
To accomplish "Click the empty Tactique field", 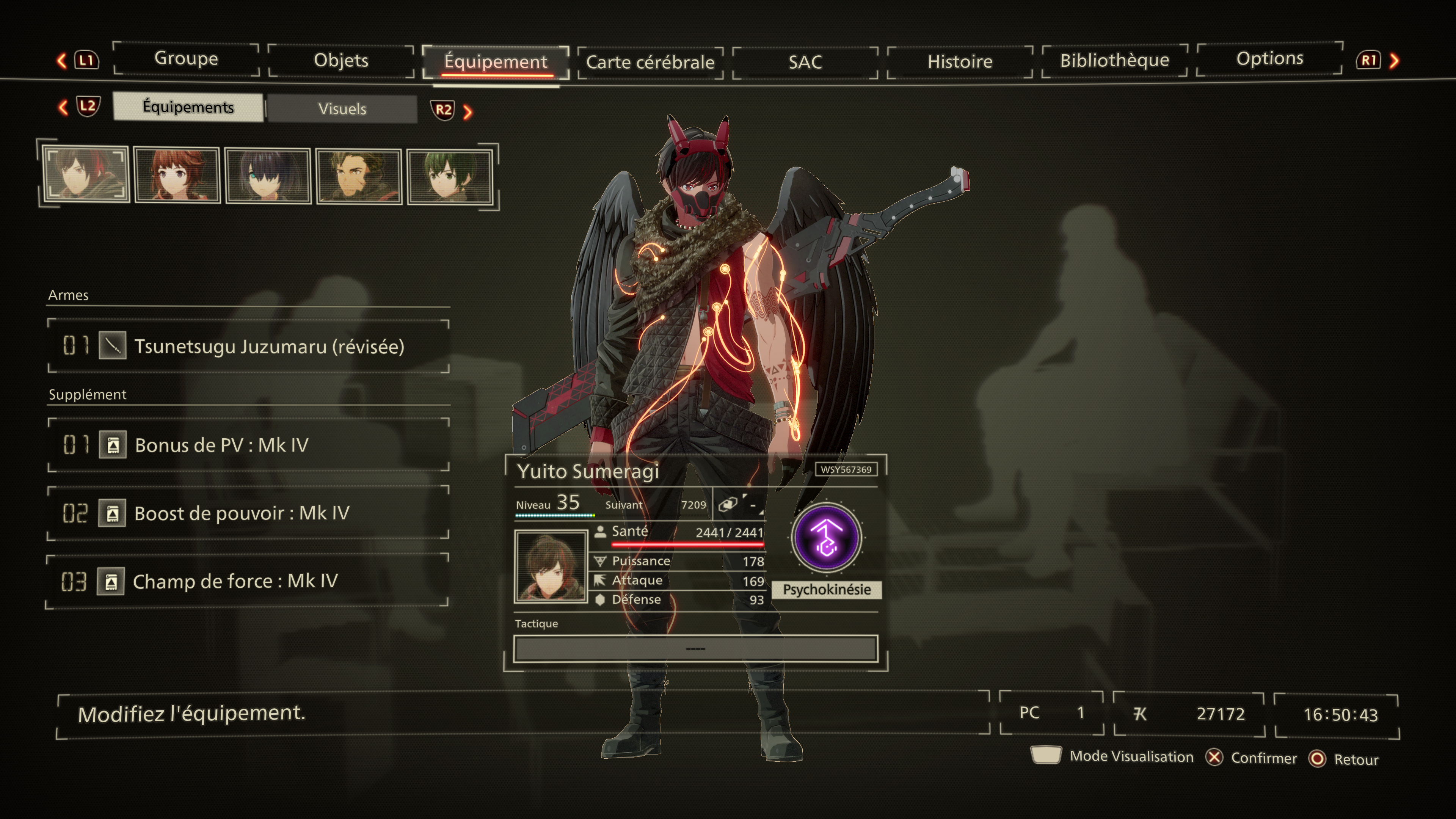I will point(695,648).
